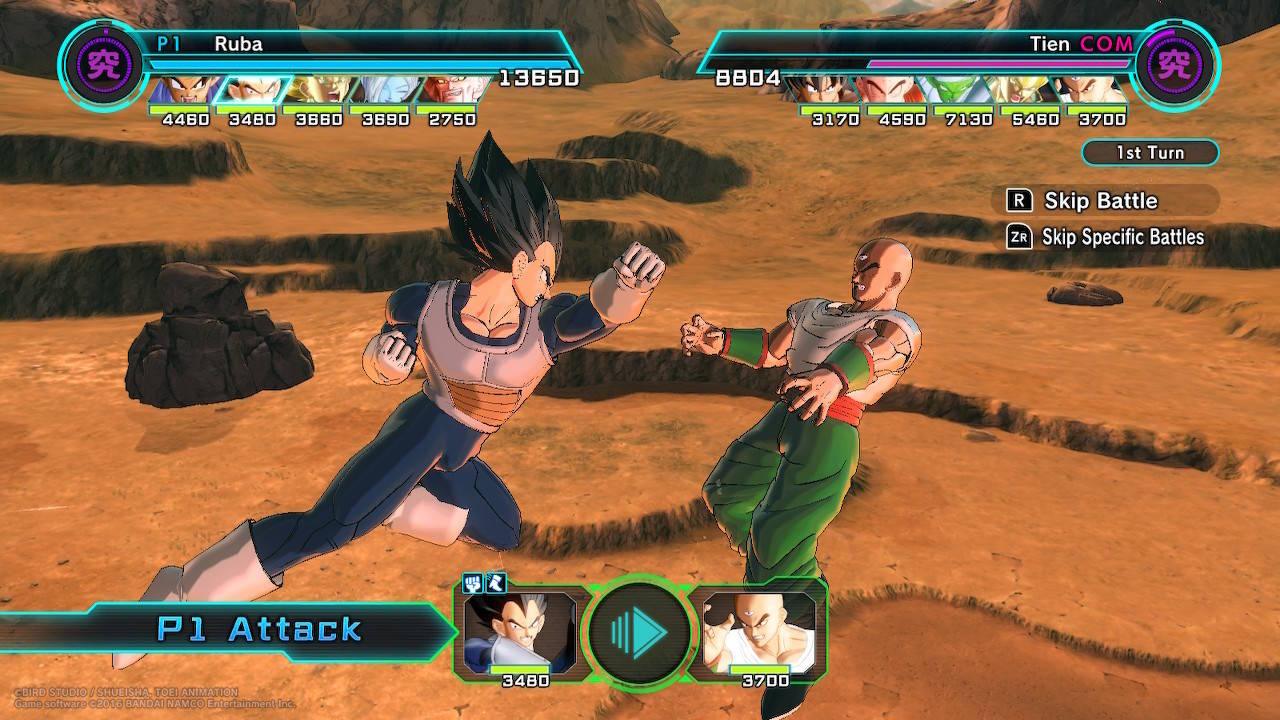This screenshot has height=720, width=1280.
Task: Click the fist icon above Vegeta's card
Action: [473, 583]
